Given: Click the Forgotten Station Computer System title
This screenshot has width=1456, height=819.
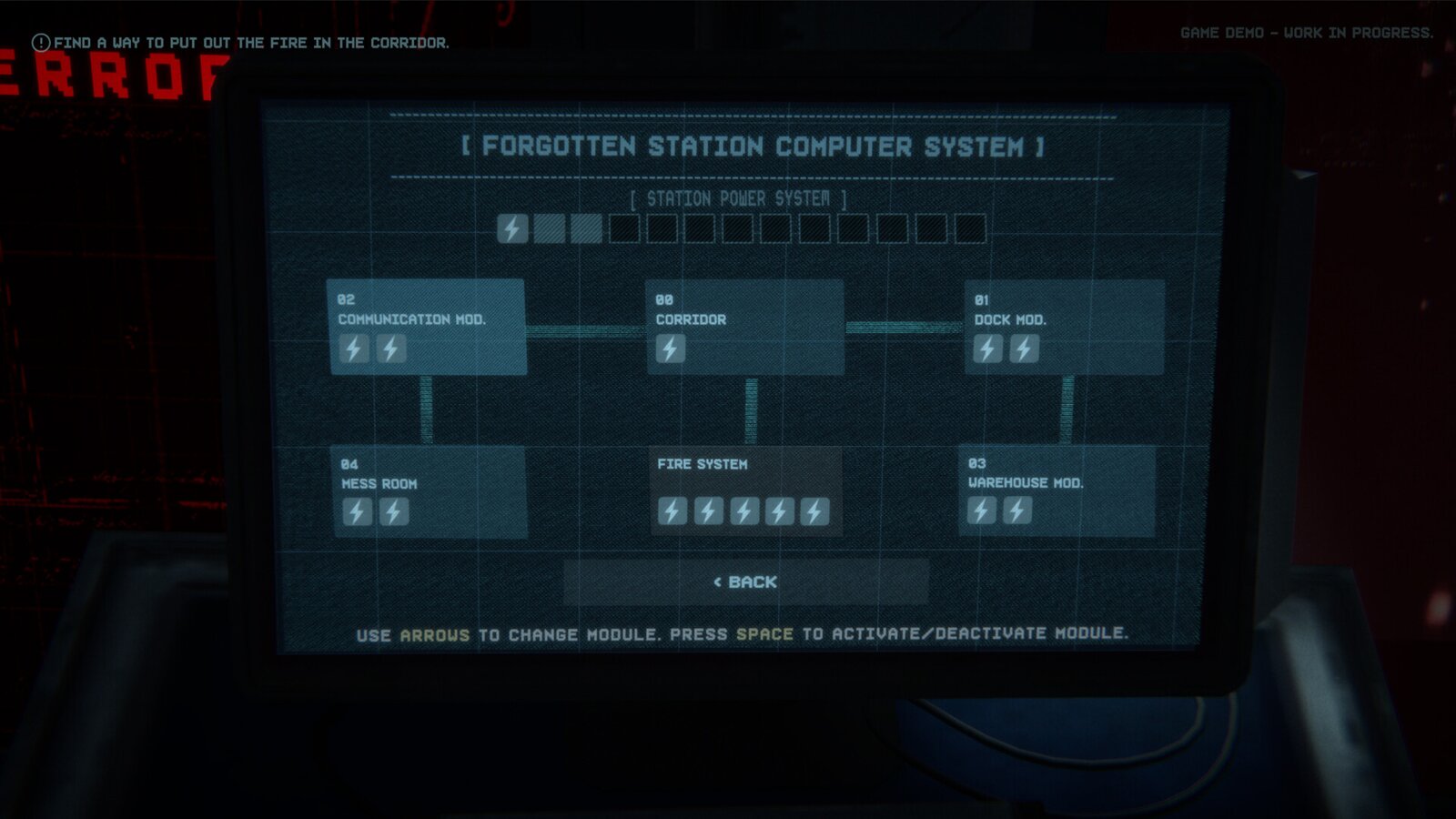Looking at the screenshot, I should pos(749,146).
